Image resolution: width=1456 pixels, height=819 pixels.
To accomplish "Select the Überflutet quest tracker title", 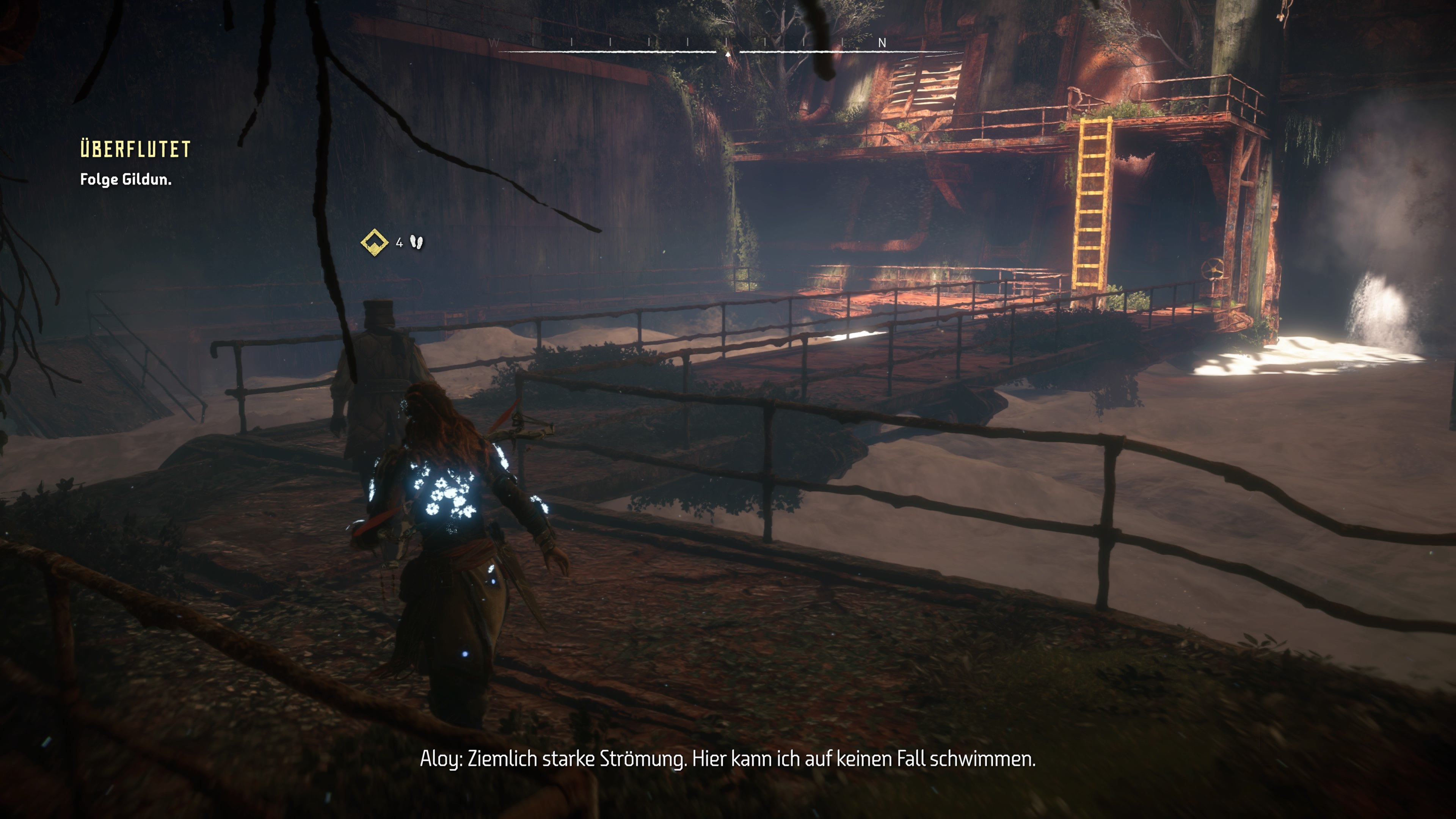I will coord(135,149).
